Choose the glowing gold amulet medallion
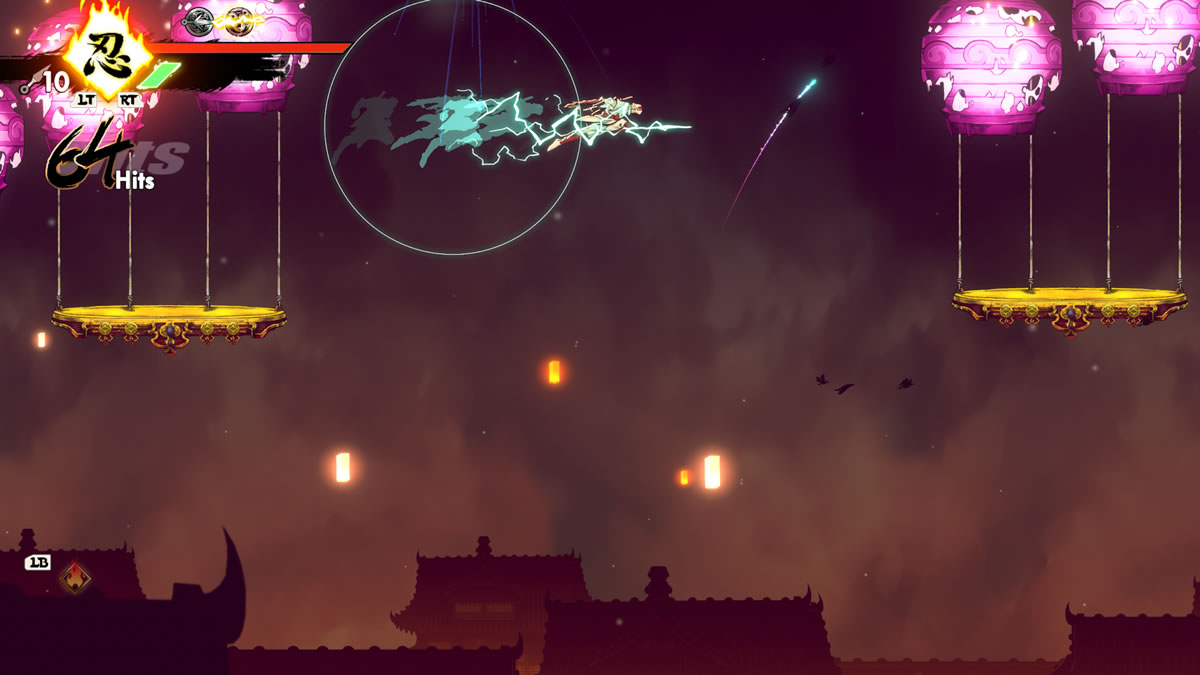 point(238,20)
